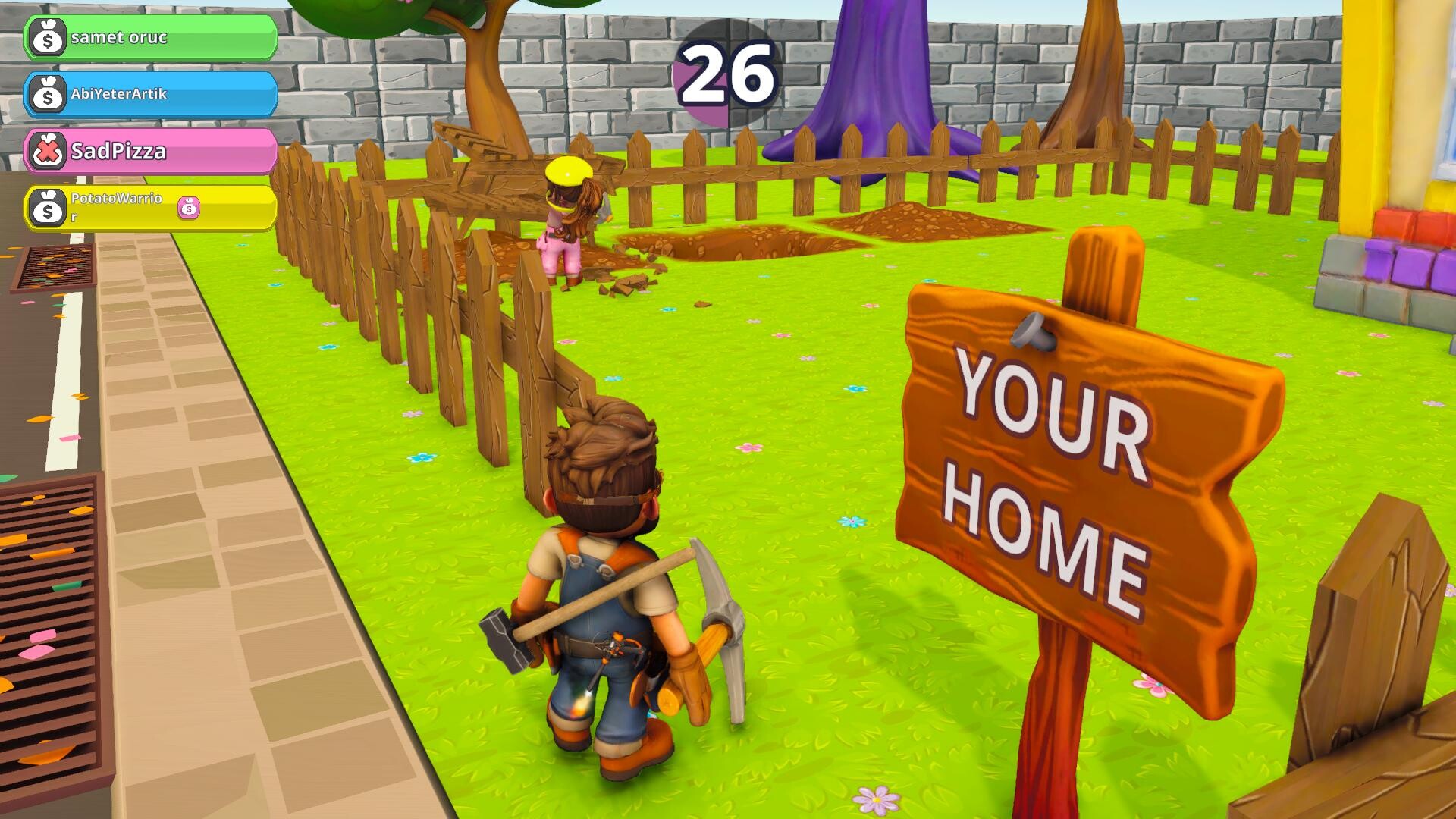Click the money bag icon on AbiYeterArtik's bar

pyautogui.click(x=47, y=95)
